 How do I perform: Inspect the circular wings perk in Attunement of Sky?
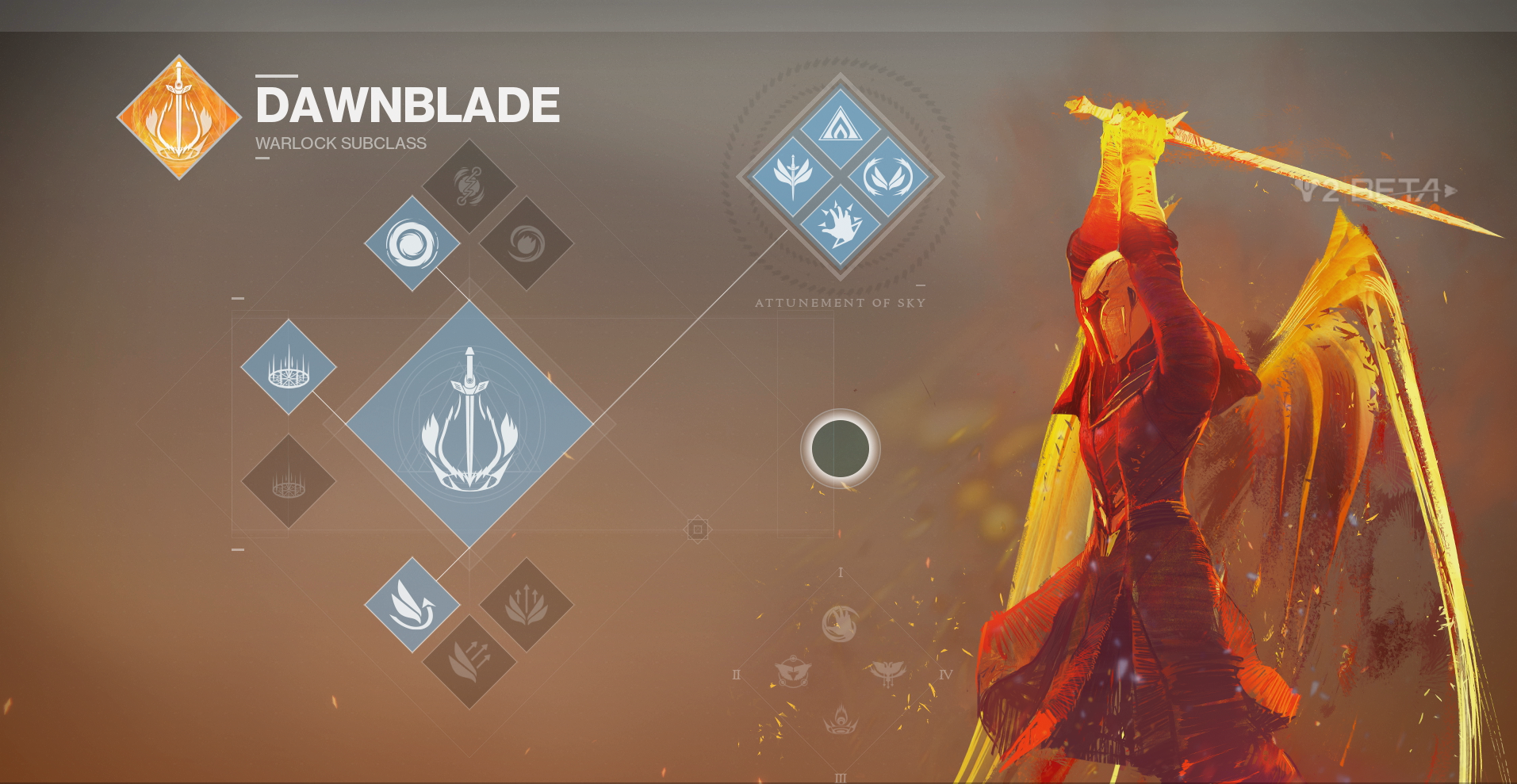[x=887, y=176]
